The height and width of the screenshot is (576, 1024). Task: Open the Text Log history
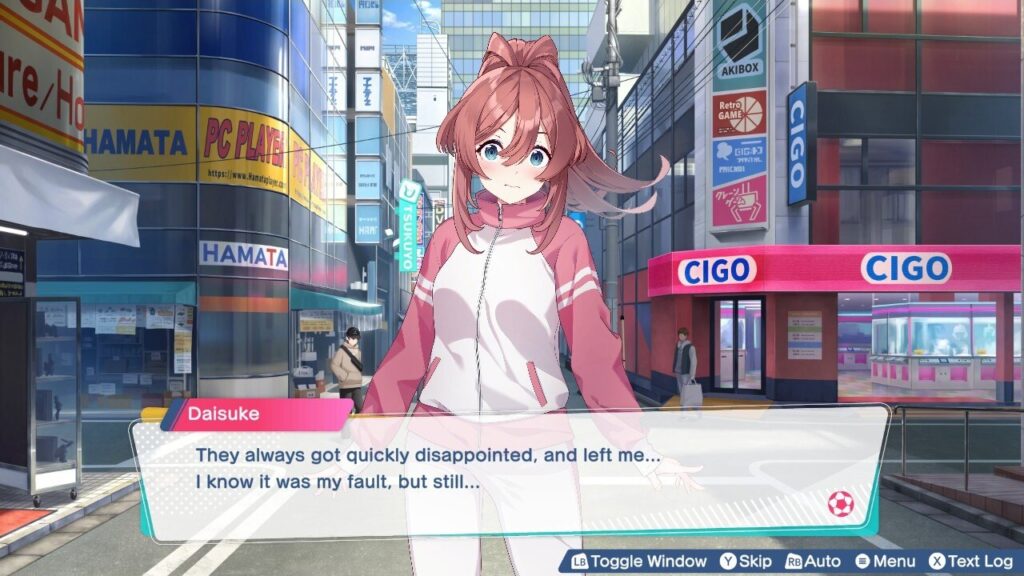click(x=970, y=562)
